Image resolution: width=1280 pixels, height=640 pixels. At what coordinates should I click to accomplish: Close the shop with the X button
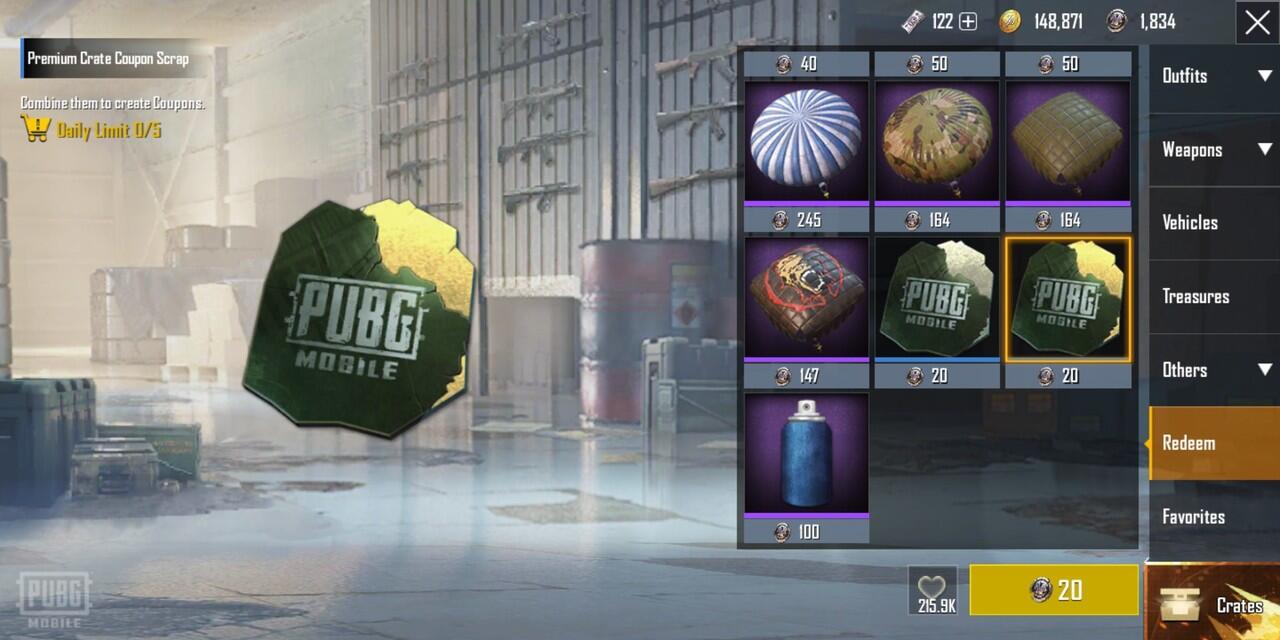1257,22
